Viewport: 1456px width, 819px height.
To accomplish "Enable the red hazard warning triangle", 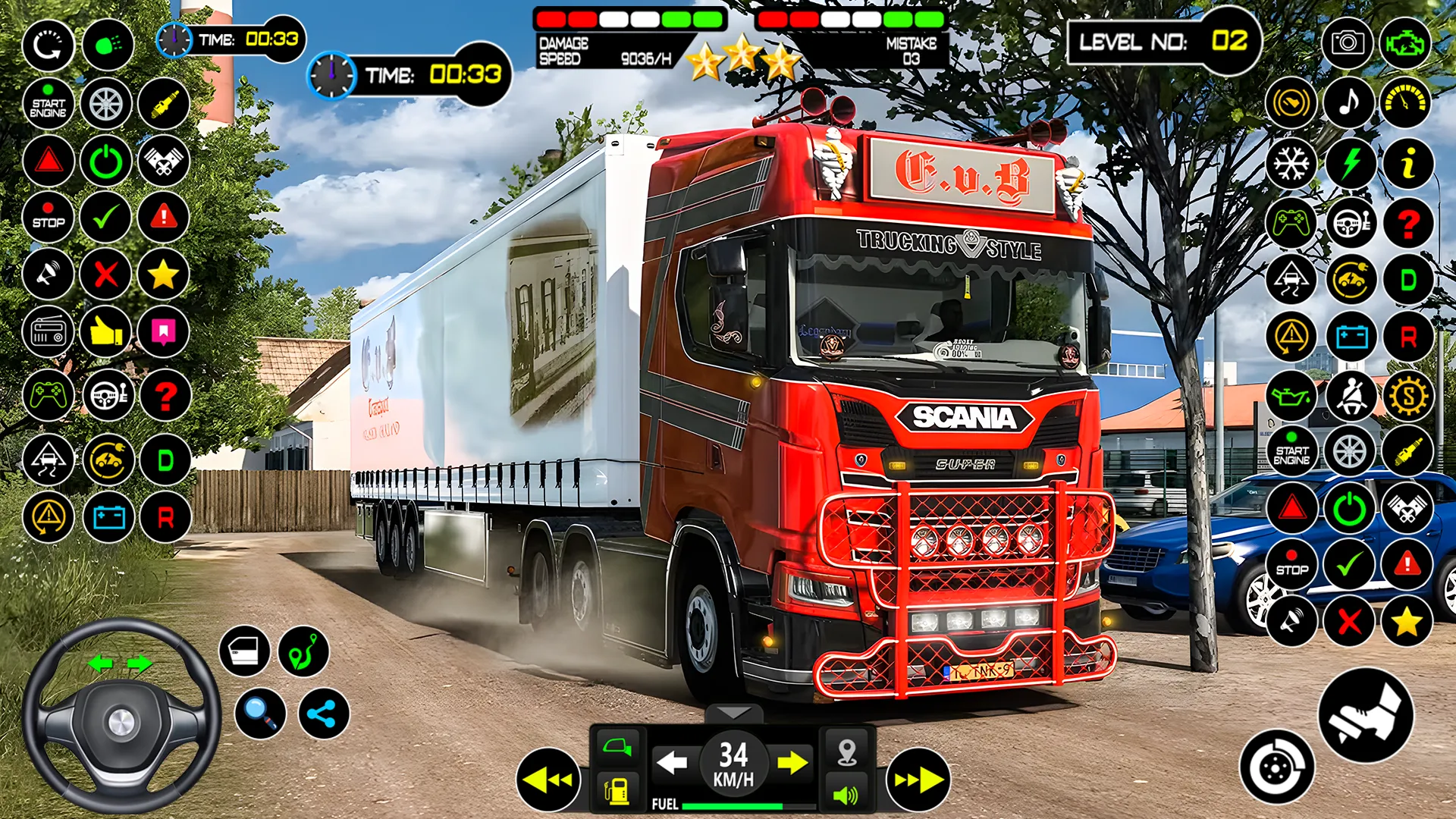I will [x=49, y=161].
